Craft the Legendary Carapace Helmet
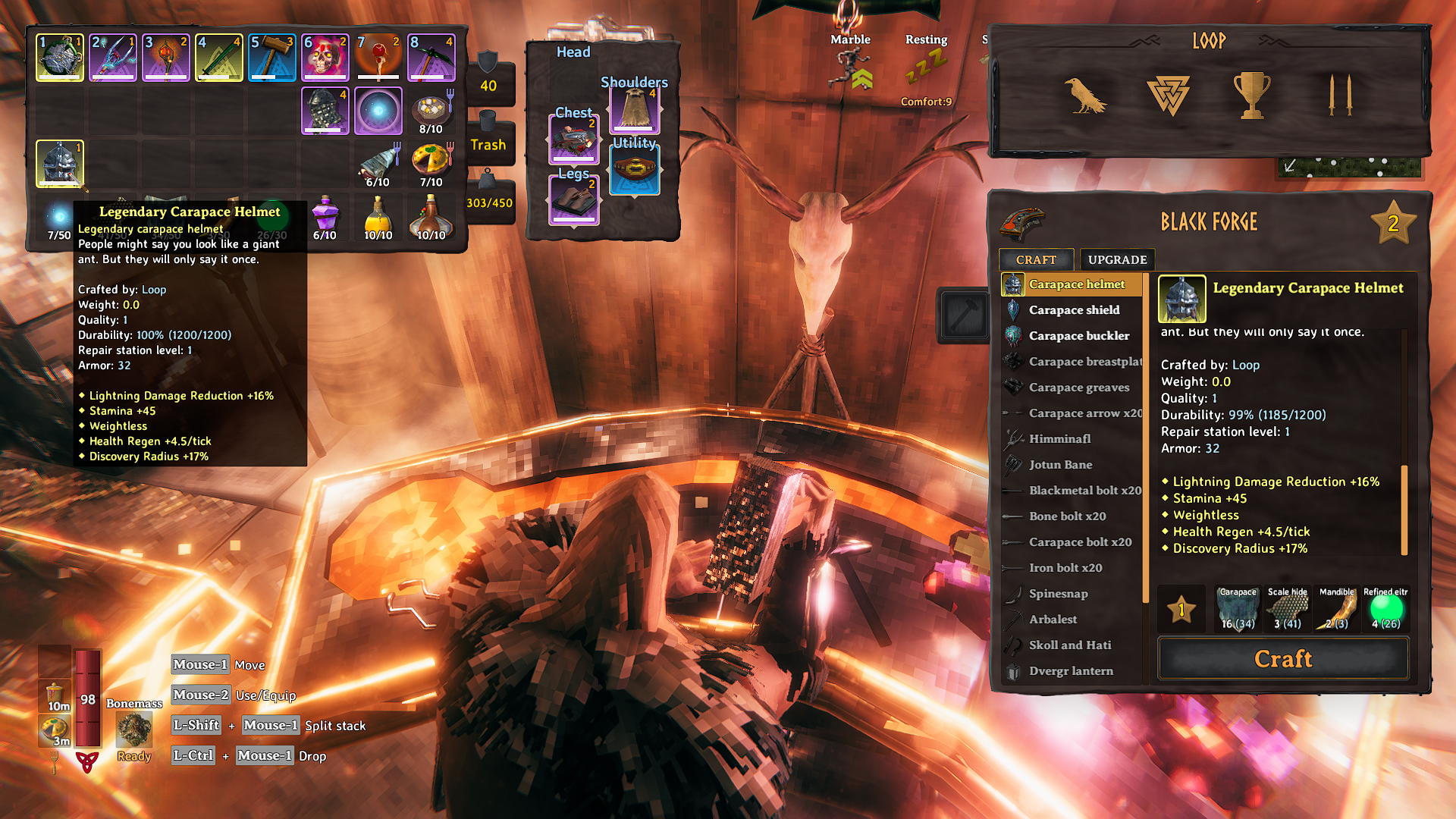This screenshot has height=819, width=1456. [1283, 659]
